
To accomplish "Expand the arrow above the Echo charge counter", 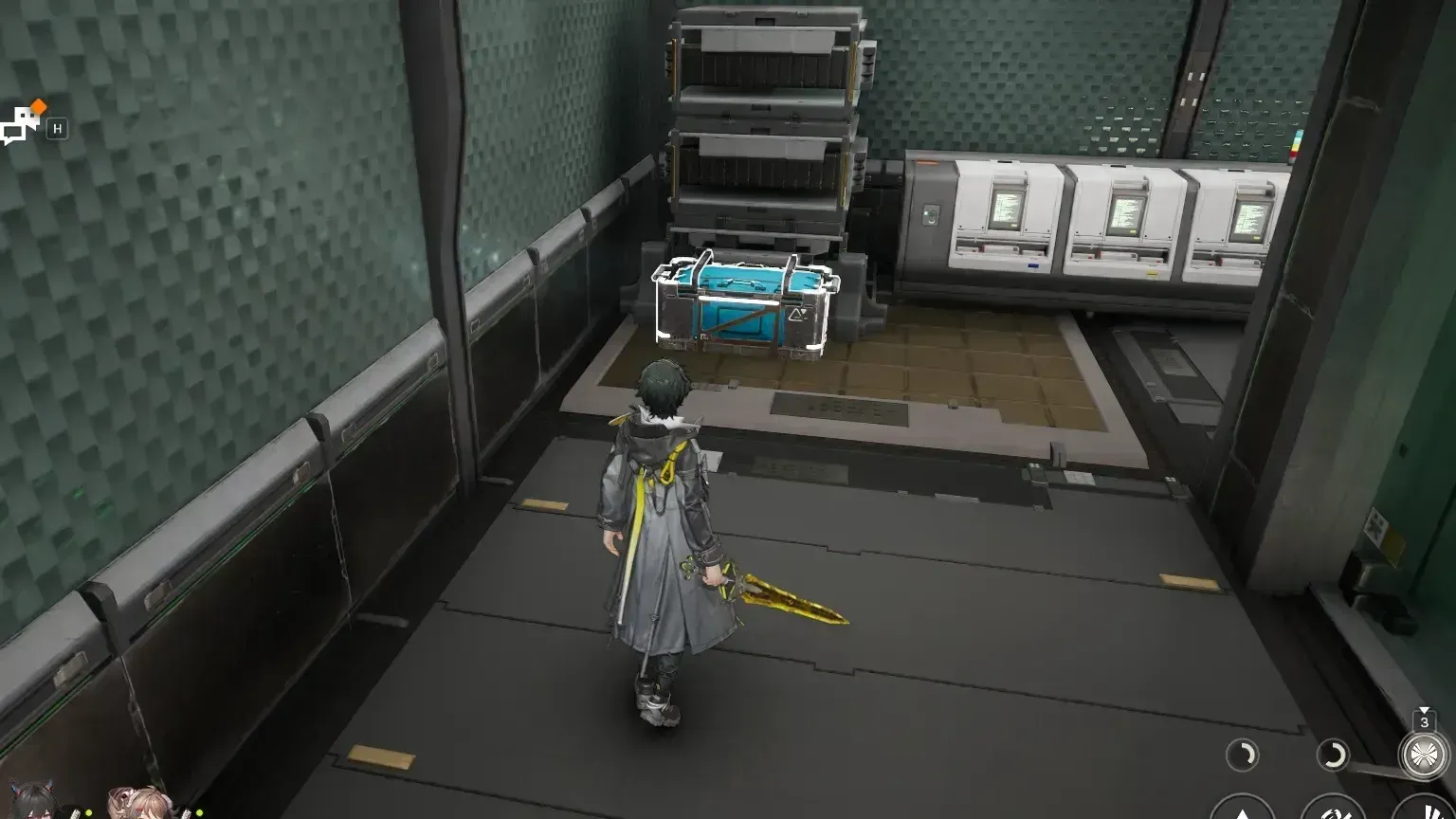I will 1425,709.
